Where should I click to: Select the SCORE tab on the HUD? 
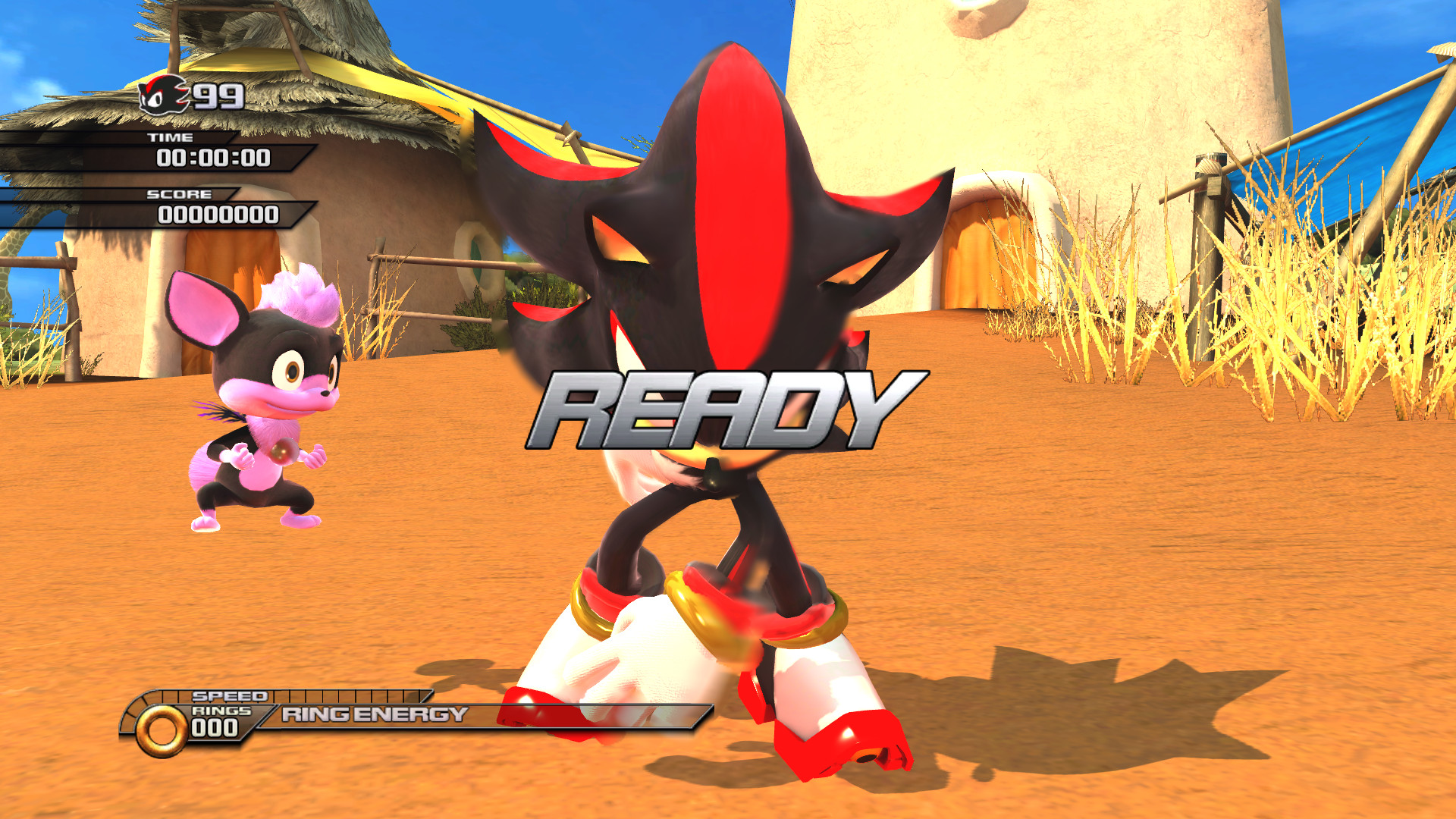coord(180,194)
